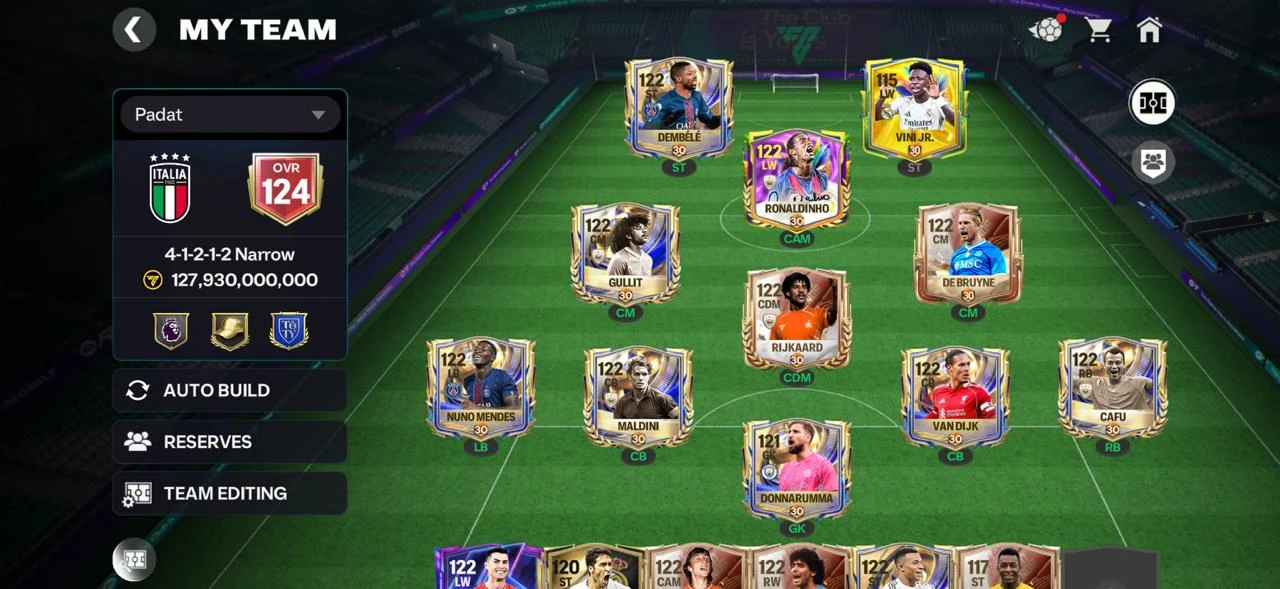This screenshot has height=589, width=1280.
Task: Open the football notifications icon
Action: tap(1047, 30)
